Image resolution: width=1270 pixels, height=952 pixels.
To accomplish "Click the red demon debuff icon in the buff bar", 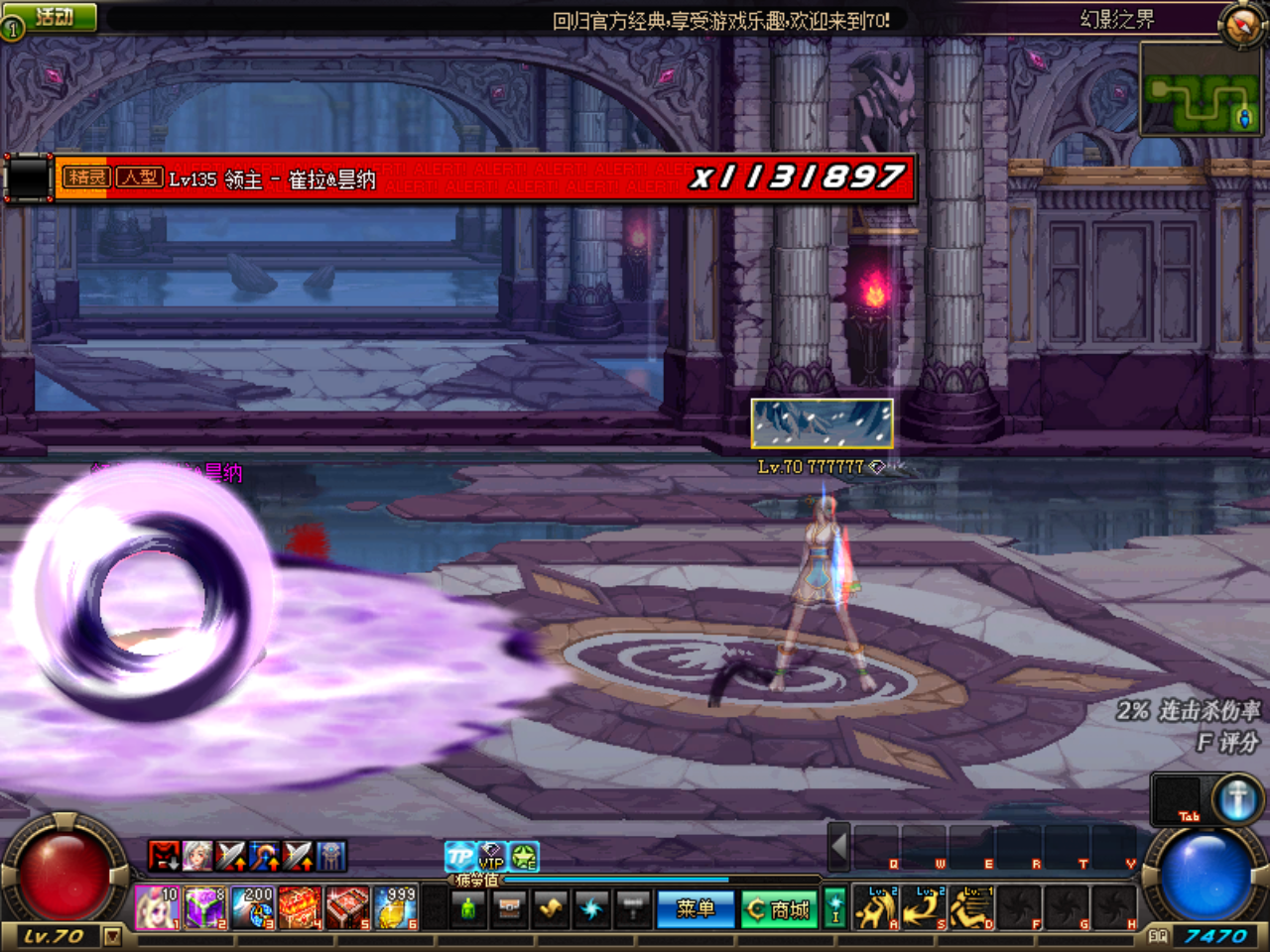I will click(164, 856).
